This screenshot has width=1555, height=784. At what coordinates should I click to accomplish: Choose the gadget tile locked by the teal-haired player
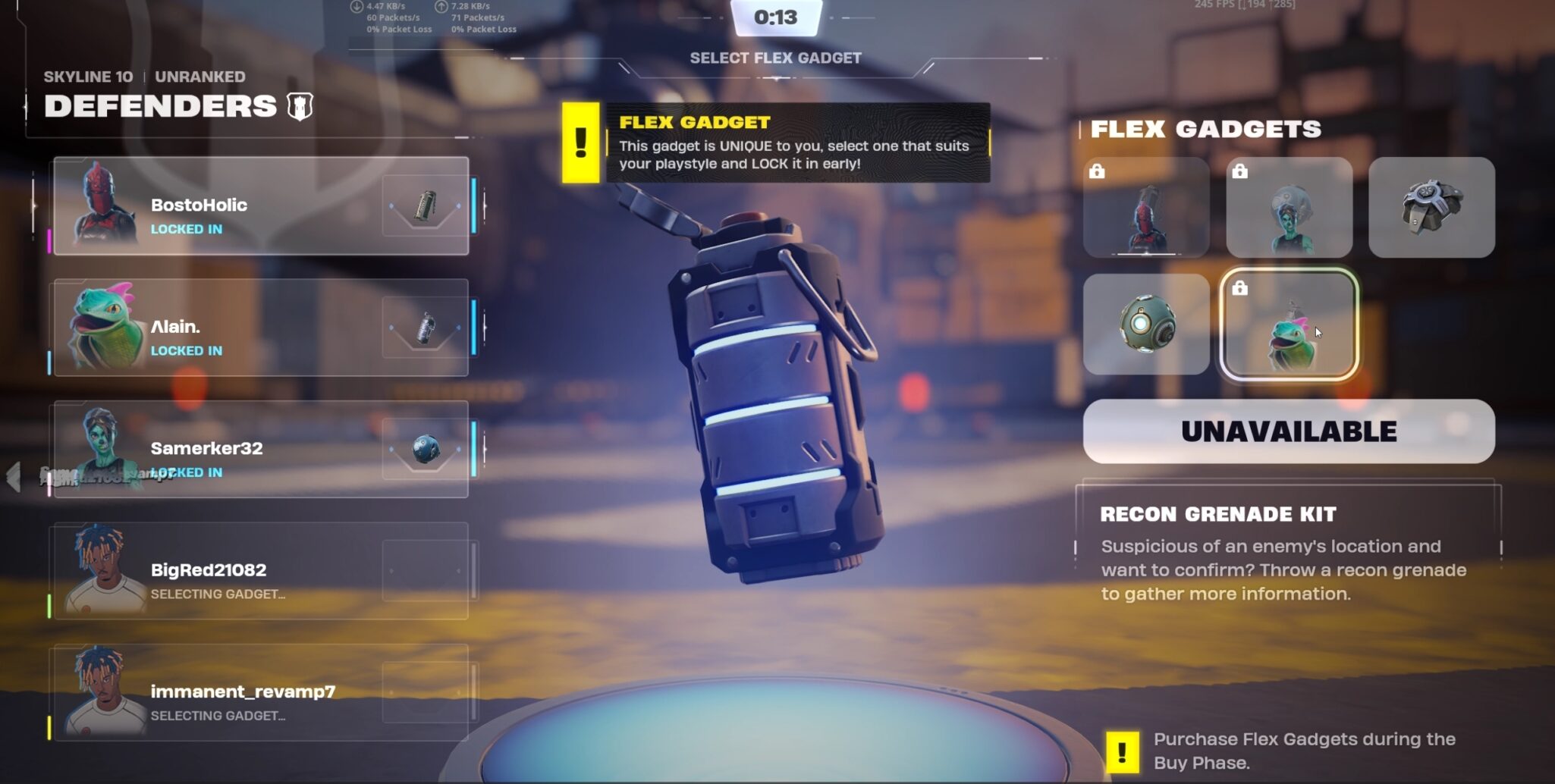pos(1289,208)
